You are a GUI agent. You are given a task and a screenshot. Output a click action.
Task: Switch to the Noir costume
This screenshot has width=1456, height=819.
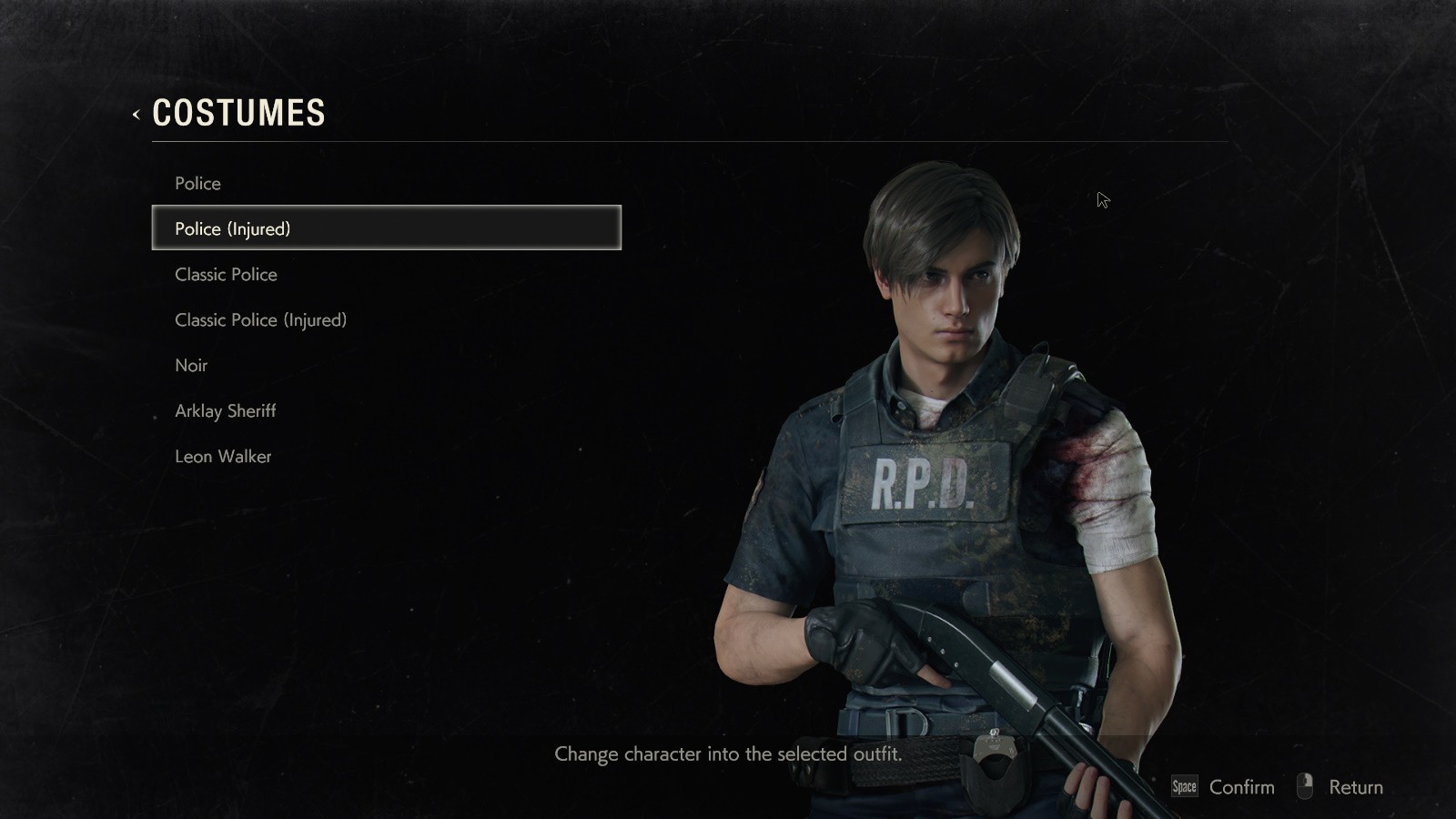191,366
